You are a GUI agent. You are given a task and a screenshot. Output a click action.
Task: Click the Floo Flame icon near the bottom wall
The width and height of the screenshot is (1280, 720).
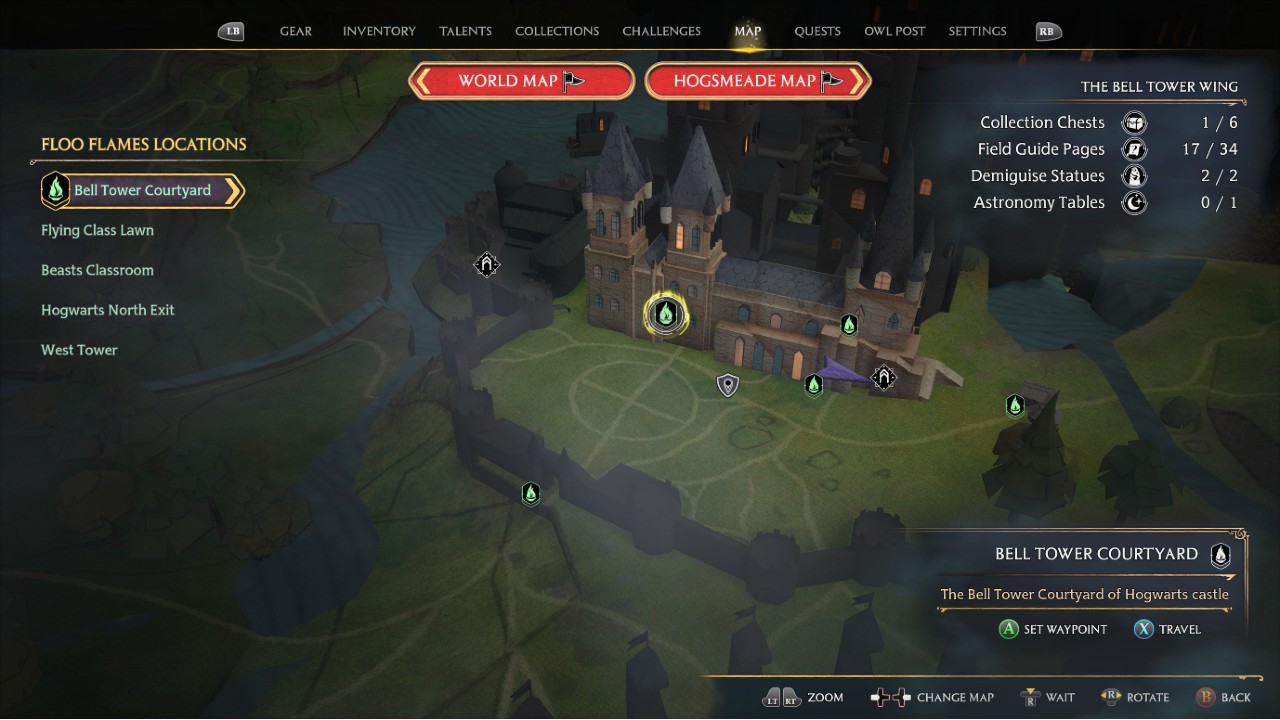(531, 493)
